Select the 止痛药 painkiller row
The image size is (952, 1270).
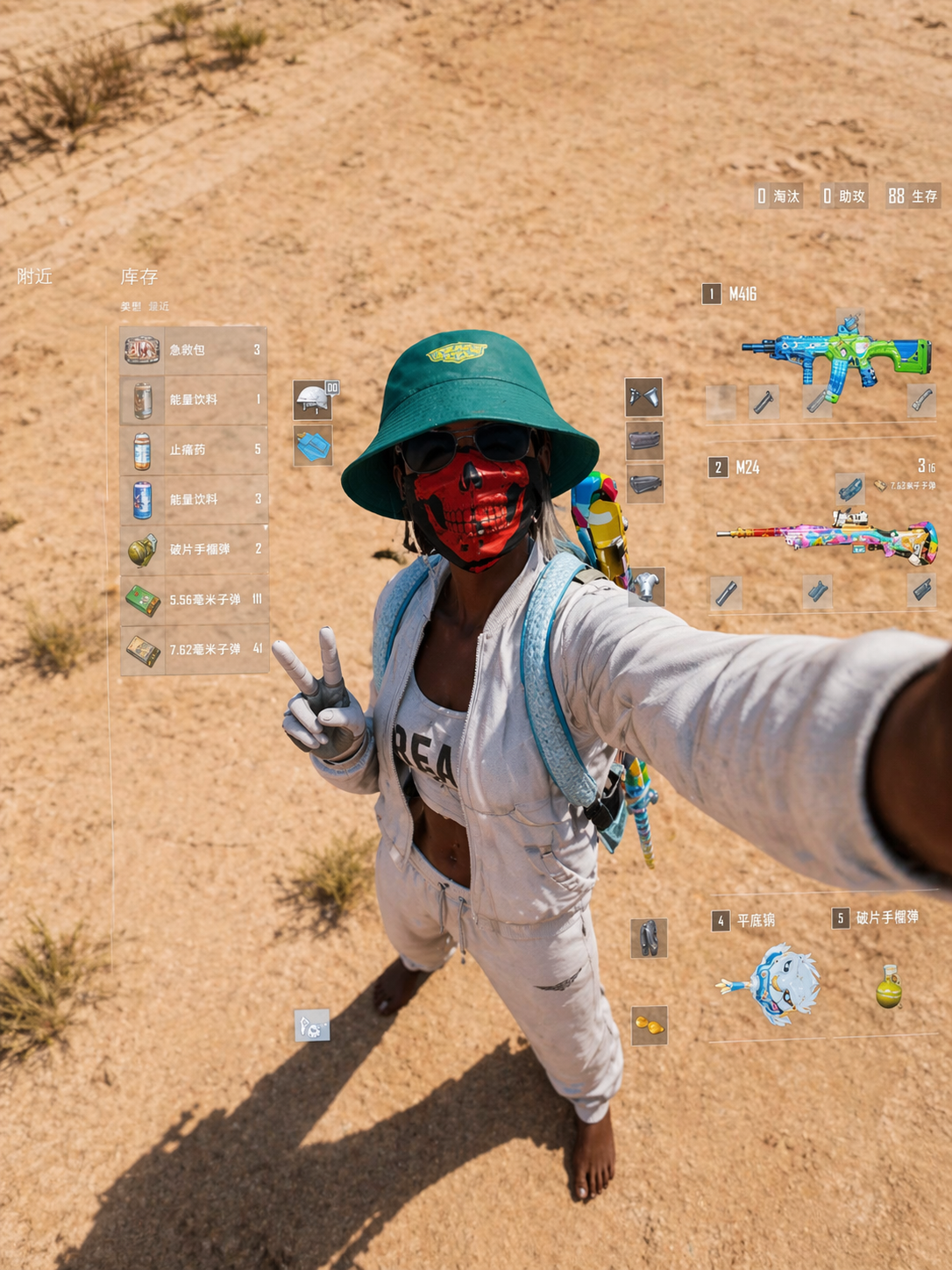tap(193, 450)
